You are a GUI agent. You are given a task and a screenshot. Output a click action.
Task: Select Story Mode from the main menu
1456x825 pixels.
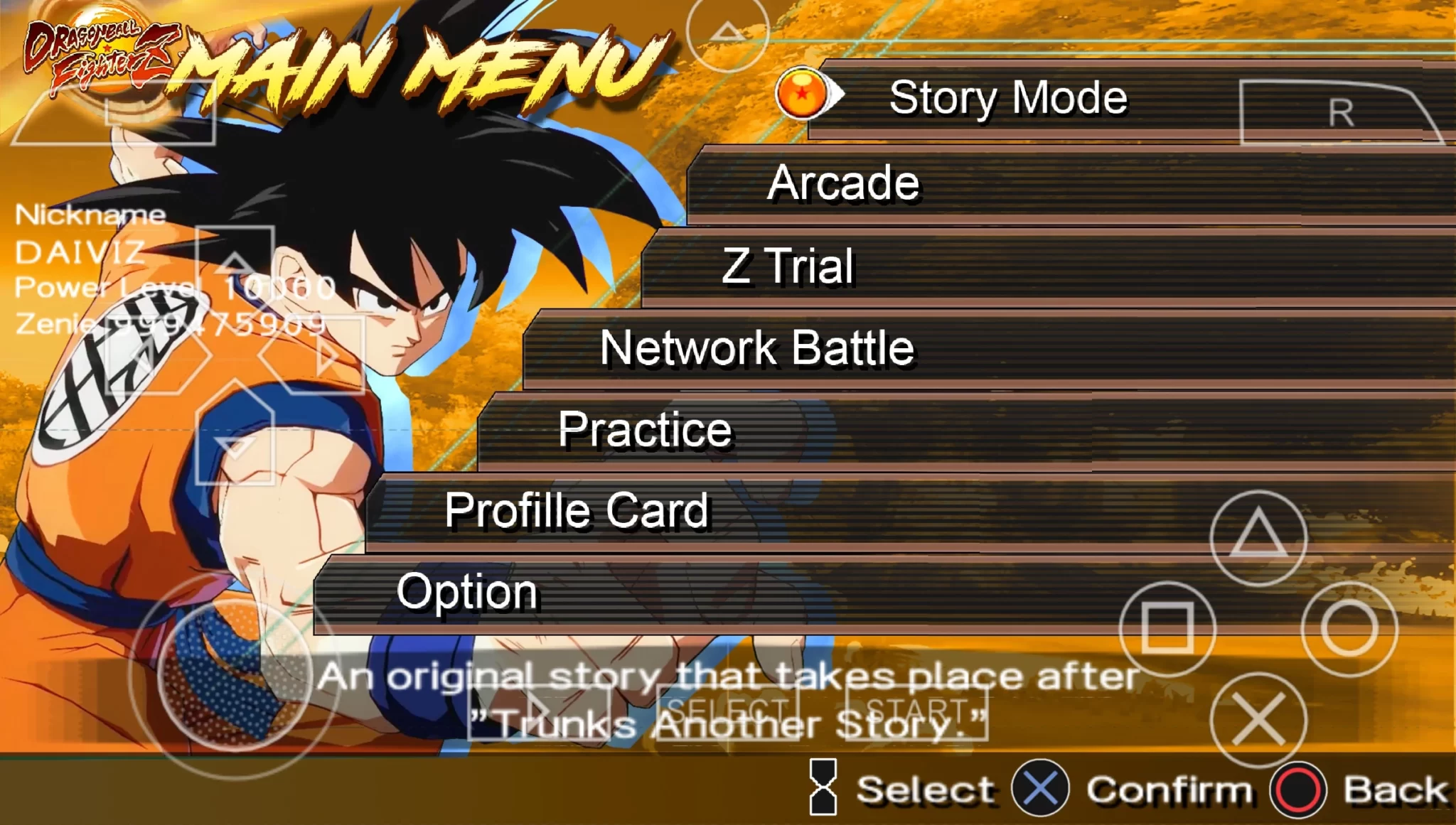point(1007,98)
